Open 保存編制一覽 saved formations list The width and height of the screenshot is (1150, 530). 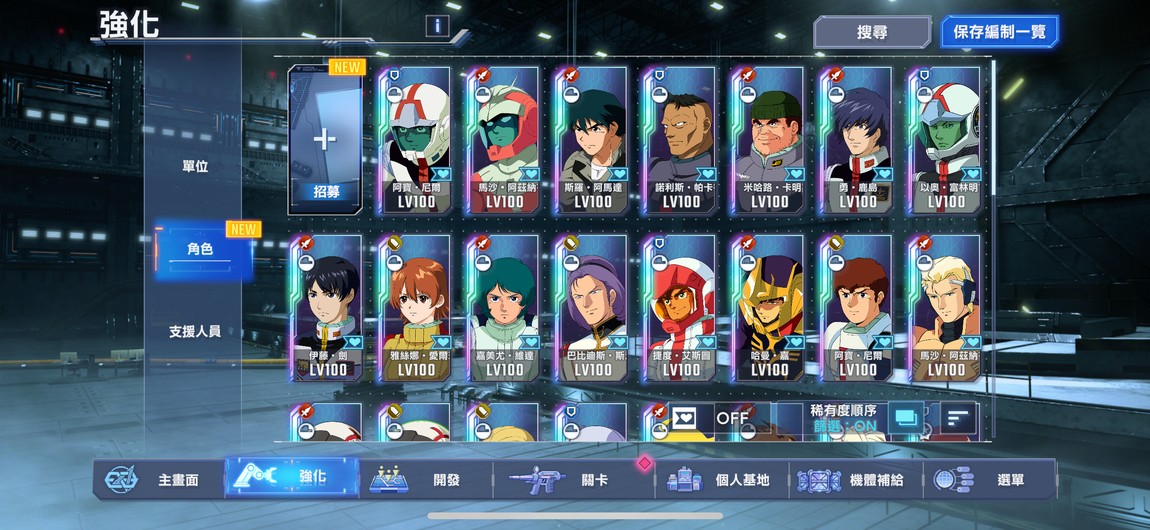pos(999,32)
